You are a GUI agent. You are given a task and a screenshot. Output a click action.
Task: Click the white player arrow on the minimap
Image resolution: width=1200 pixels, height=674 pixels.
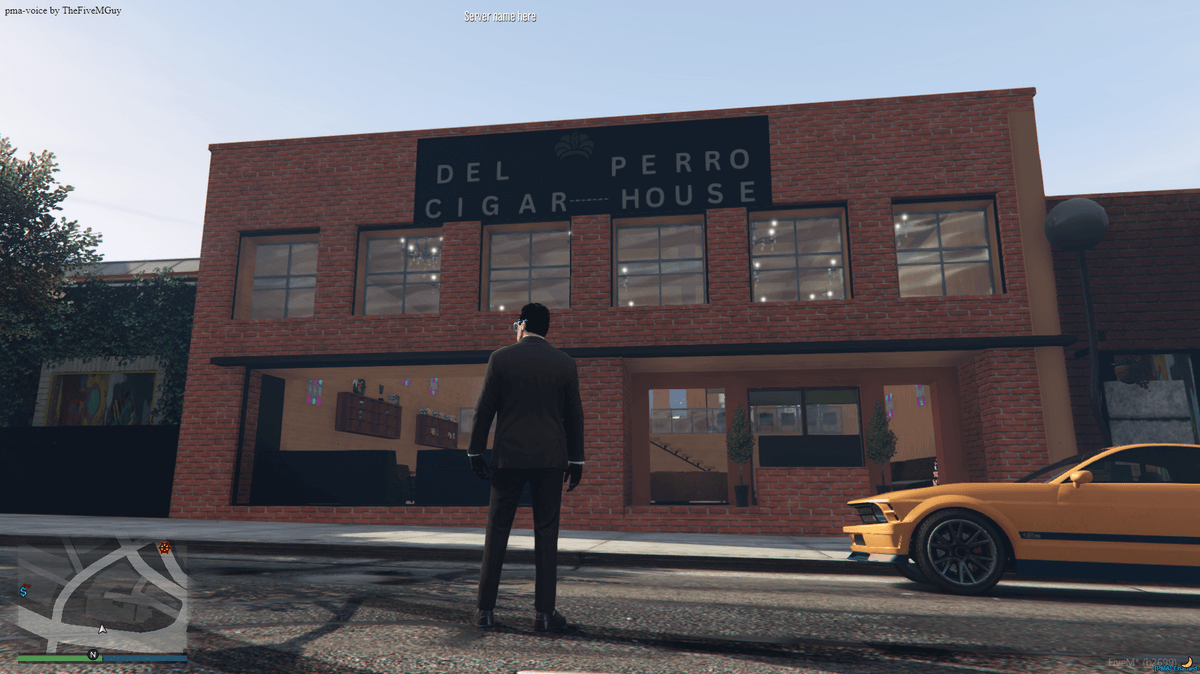(x=101, y=629)
